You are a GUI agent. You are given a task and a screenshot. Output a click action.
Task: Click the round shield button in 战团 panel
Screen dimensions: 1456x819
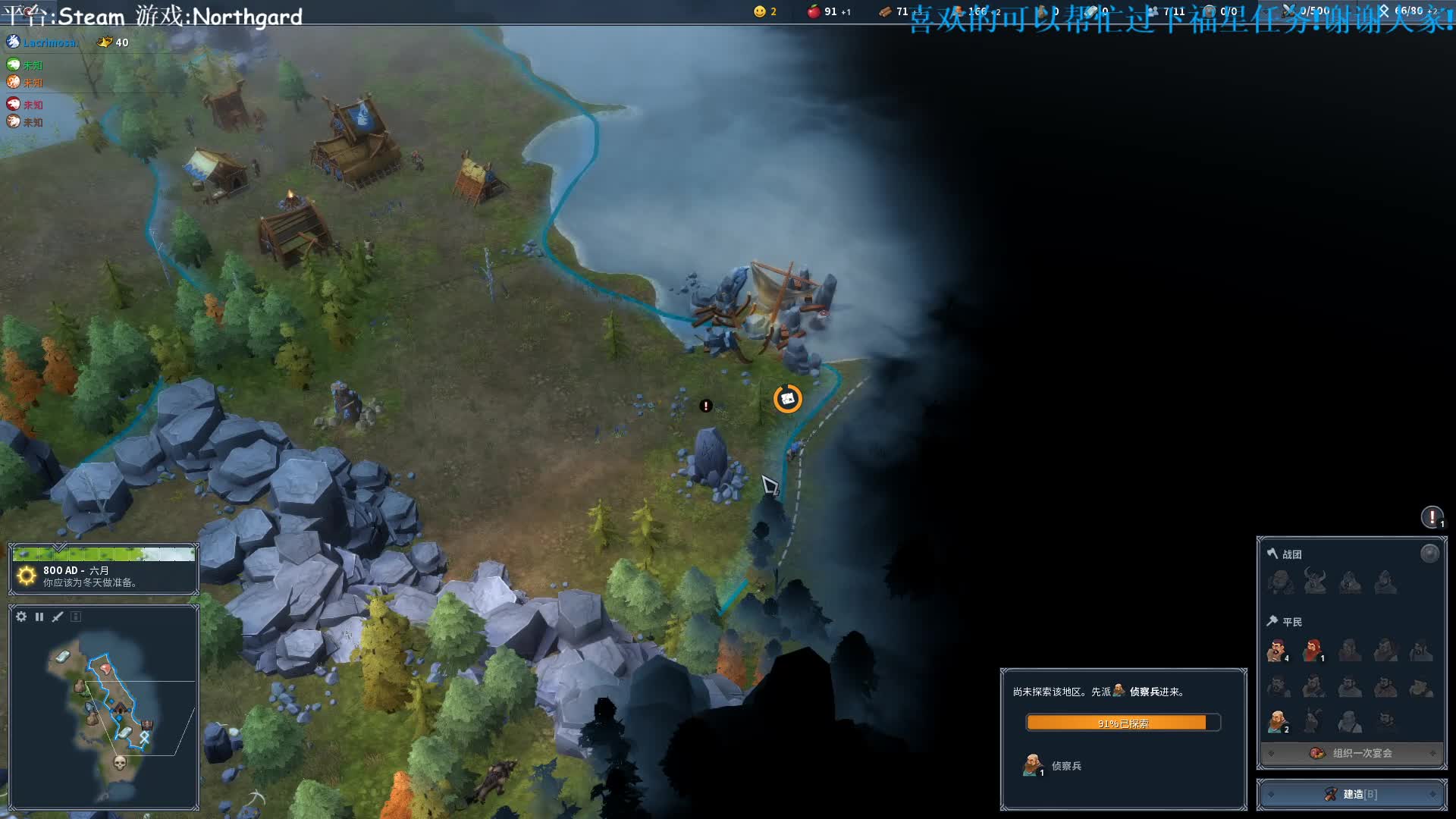[1429, 554]
